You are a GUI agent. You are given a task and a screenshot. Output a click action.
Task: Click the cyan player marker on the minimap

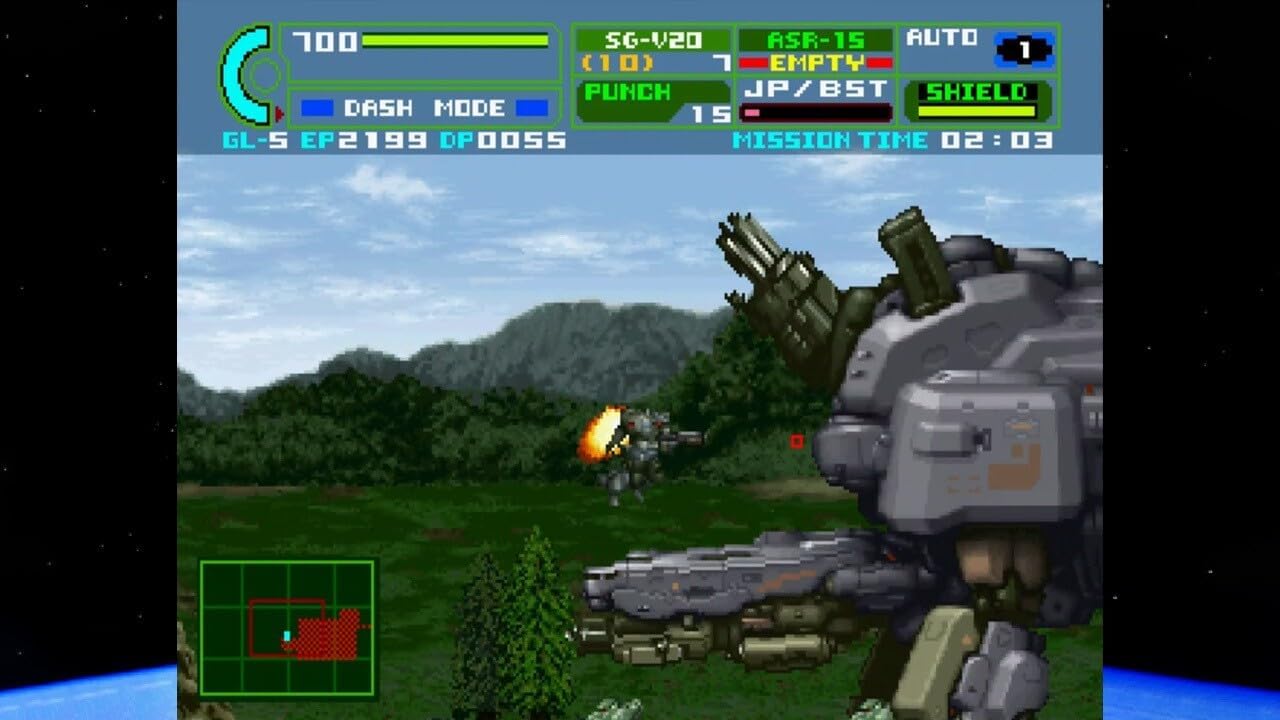point(286,633)
